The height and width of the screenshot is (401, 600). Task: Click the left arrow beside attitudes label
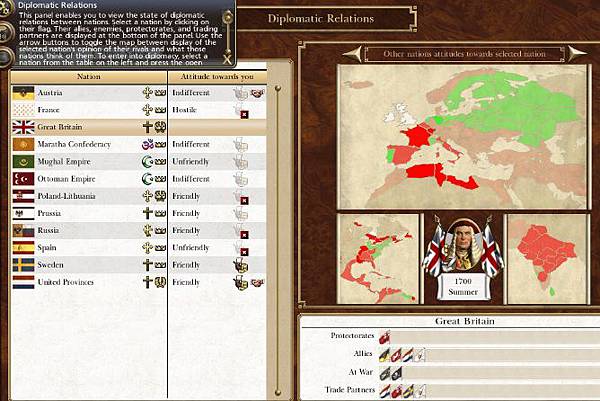[x=349, y=53]
